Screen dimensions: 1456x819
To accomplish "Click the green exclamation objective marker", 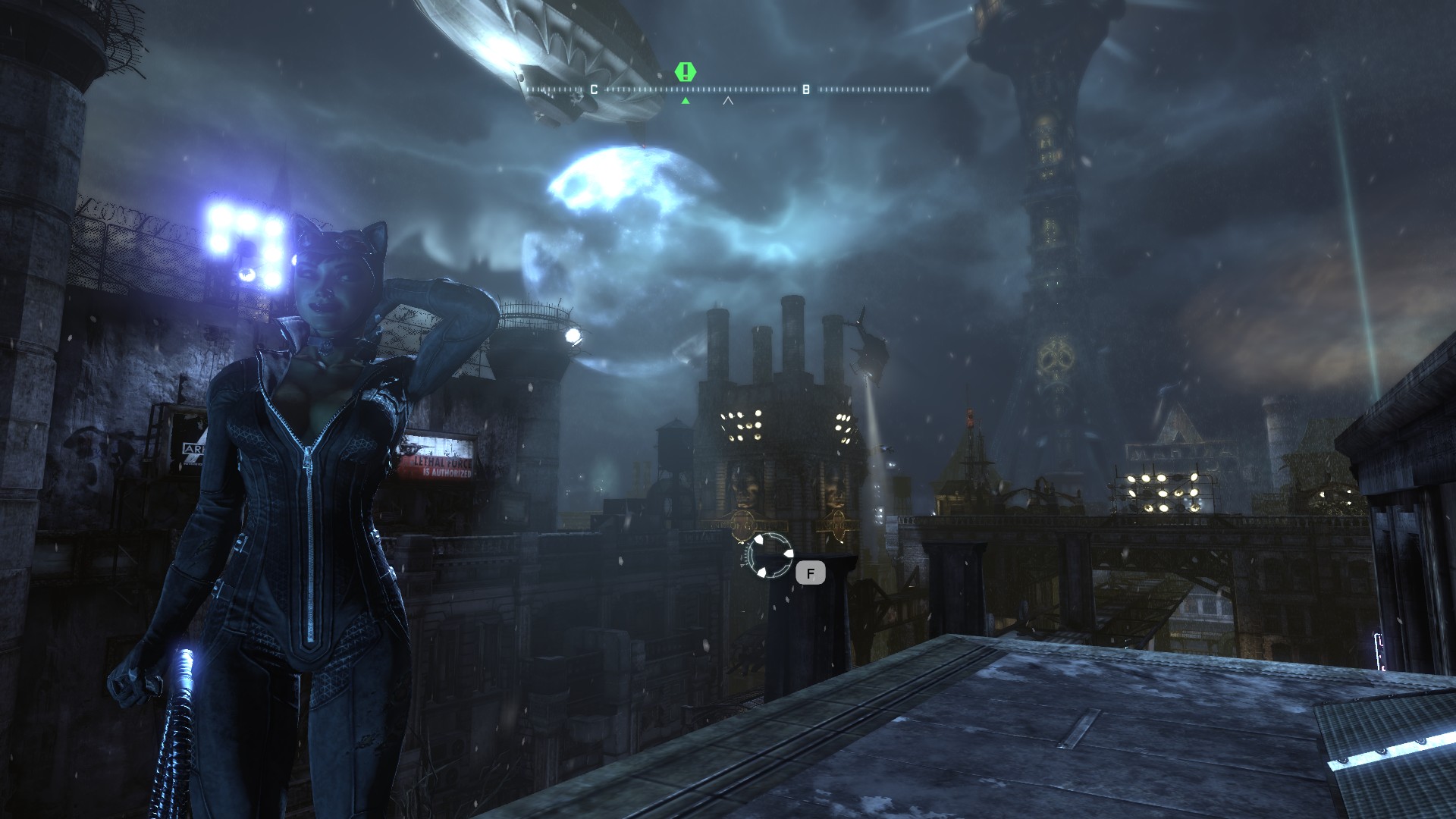I will click(686, 72).
